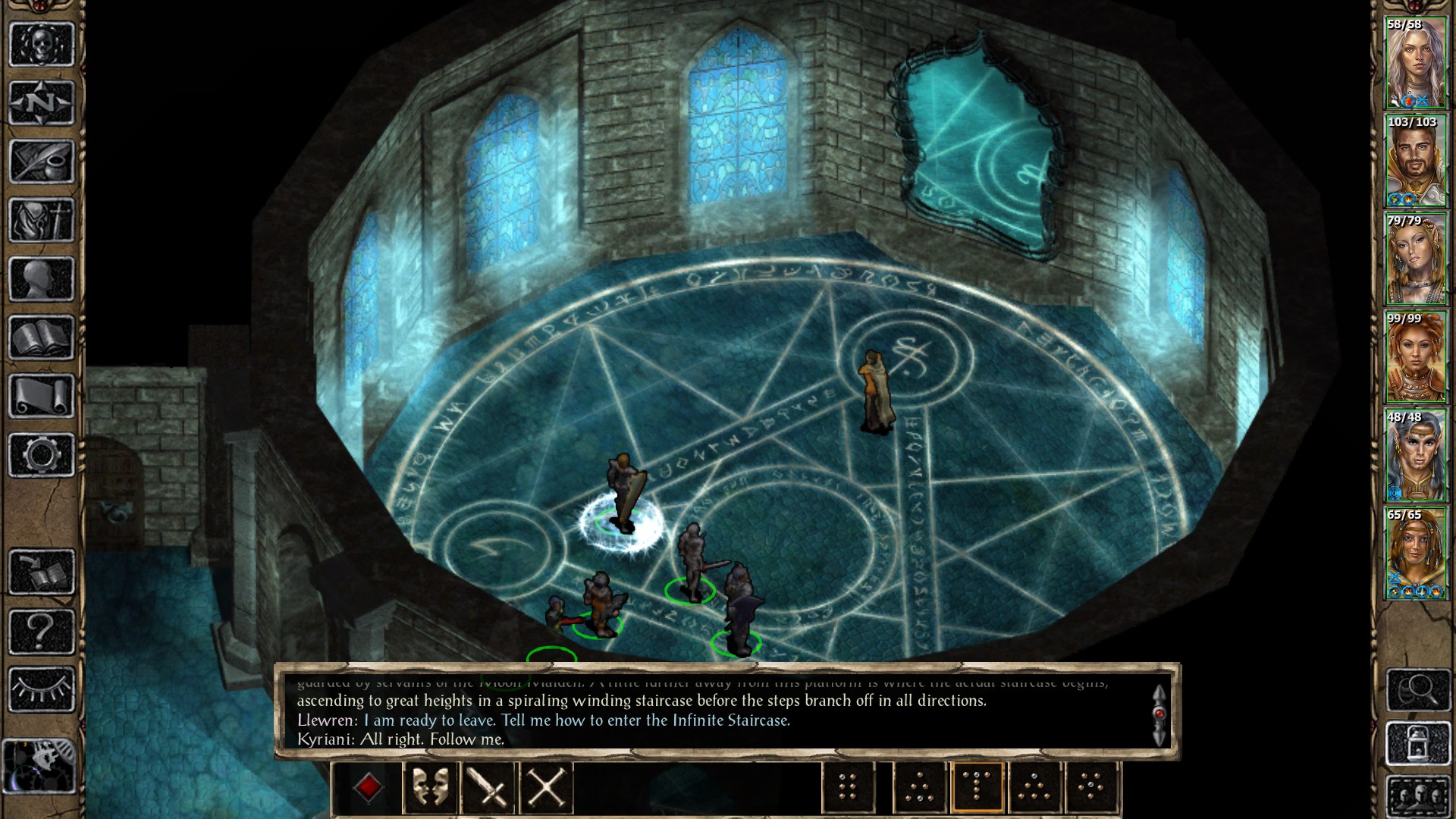Open the inventory screen
The width and height of the screenshot is (1456, 819).
(x=42, y=220)
